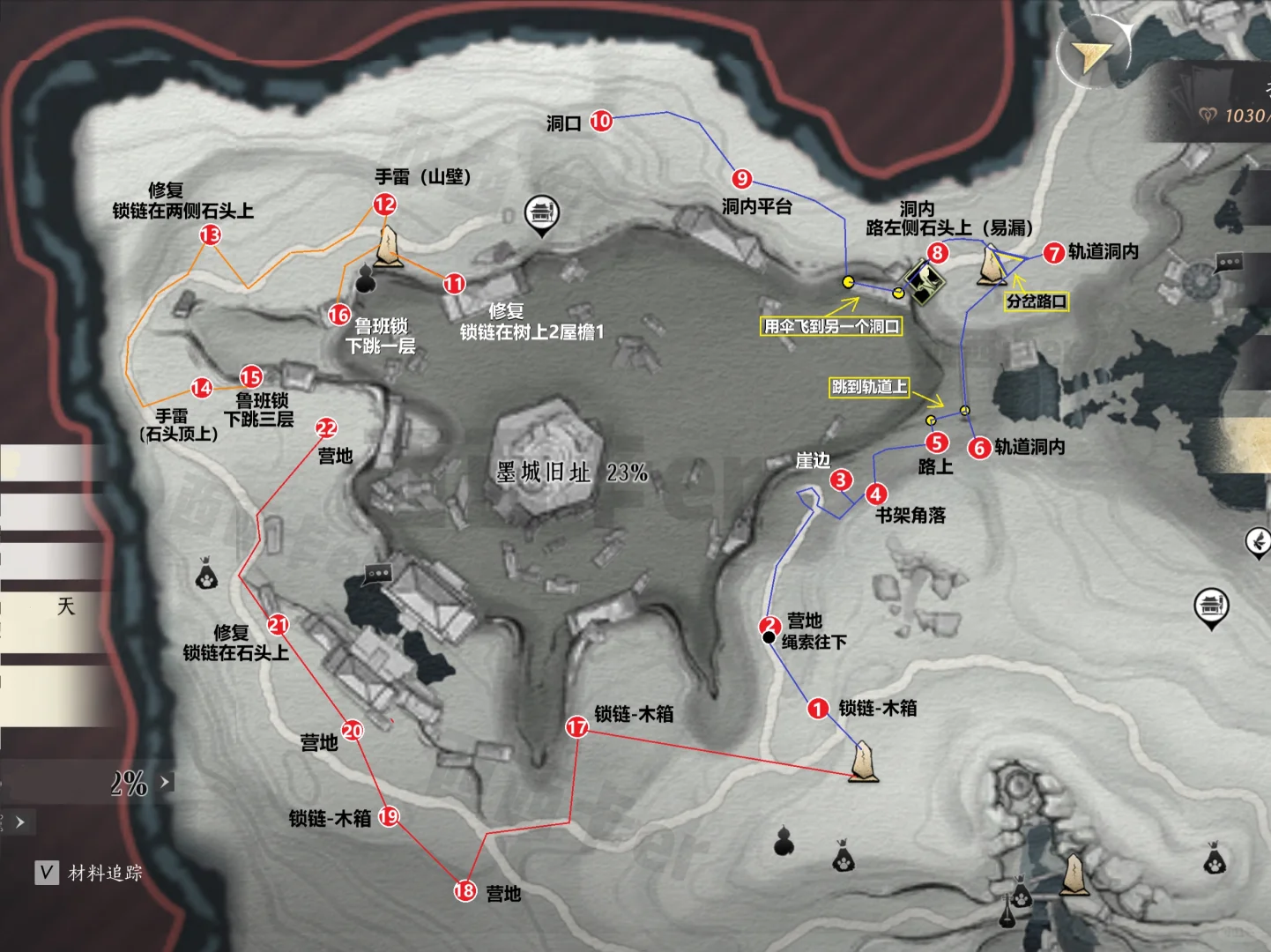Expand the arrow beside the 2% progress
This screenshot has height=952, width=1271.
165,781
